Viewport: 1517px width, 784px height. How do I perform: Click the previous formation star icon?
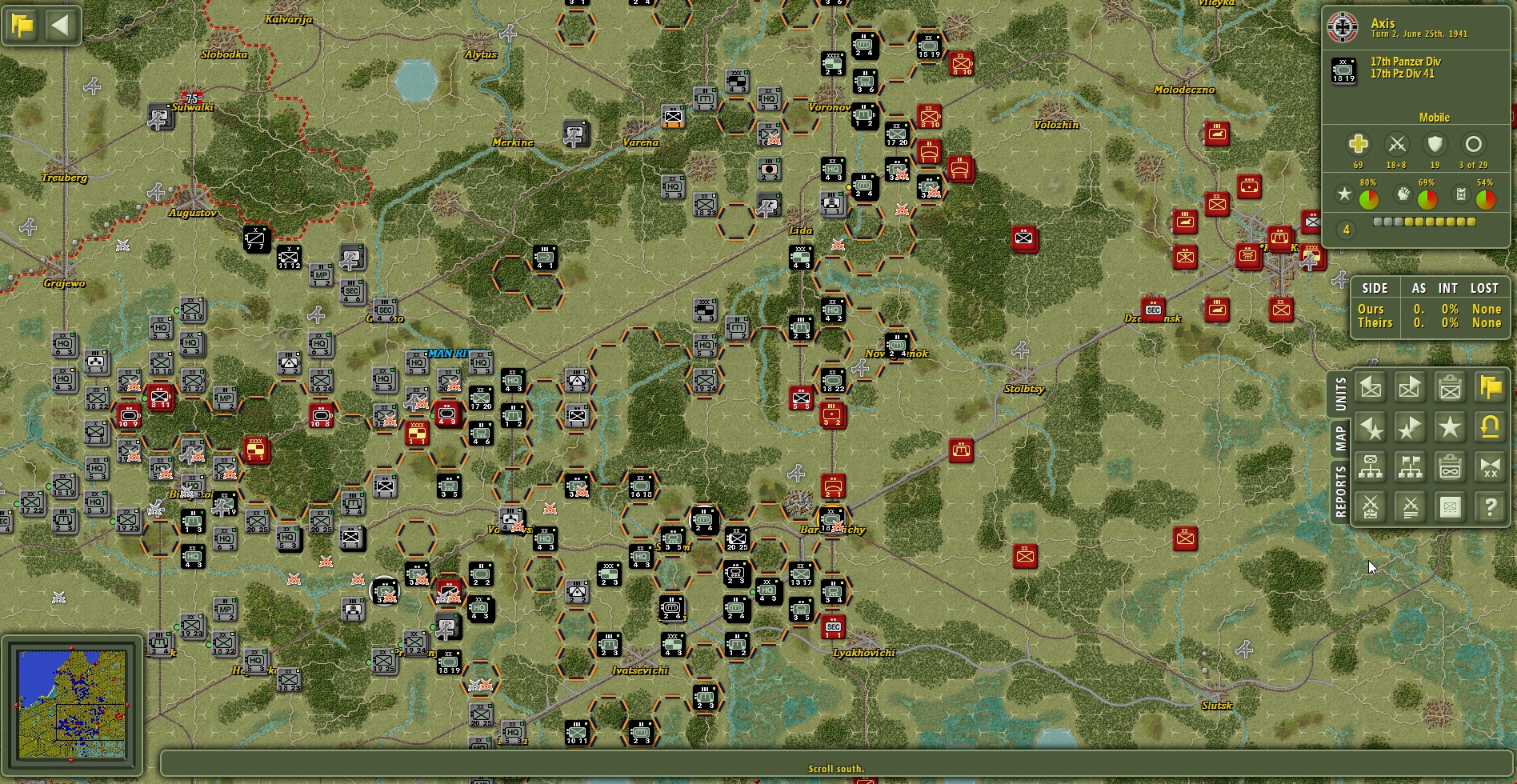(1371, 426)
